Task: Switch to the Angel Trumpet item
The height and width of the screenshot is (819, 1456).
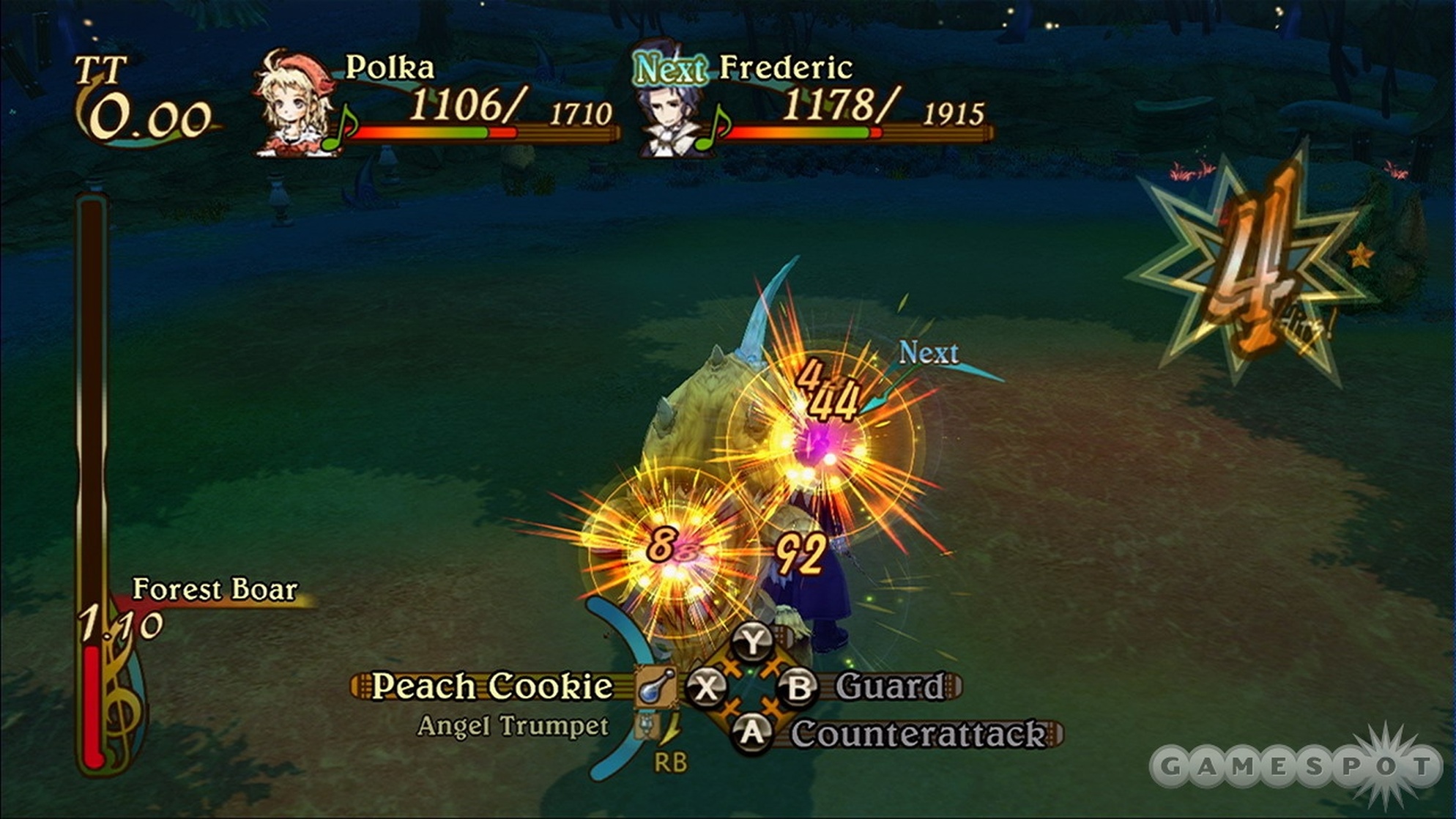Action: (x=513, y=726)
